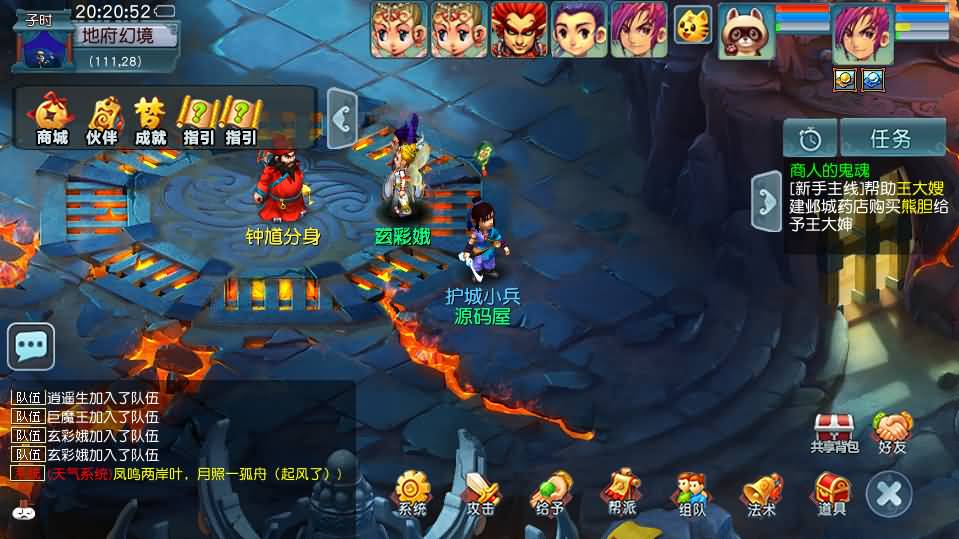Open the 帮派 guild menu
Screen dimensions: 959x539
tap(621, 493)
